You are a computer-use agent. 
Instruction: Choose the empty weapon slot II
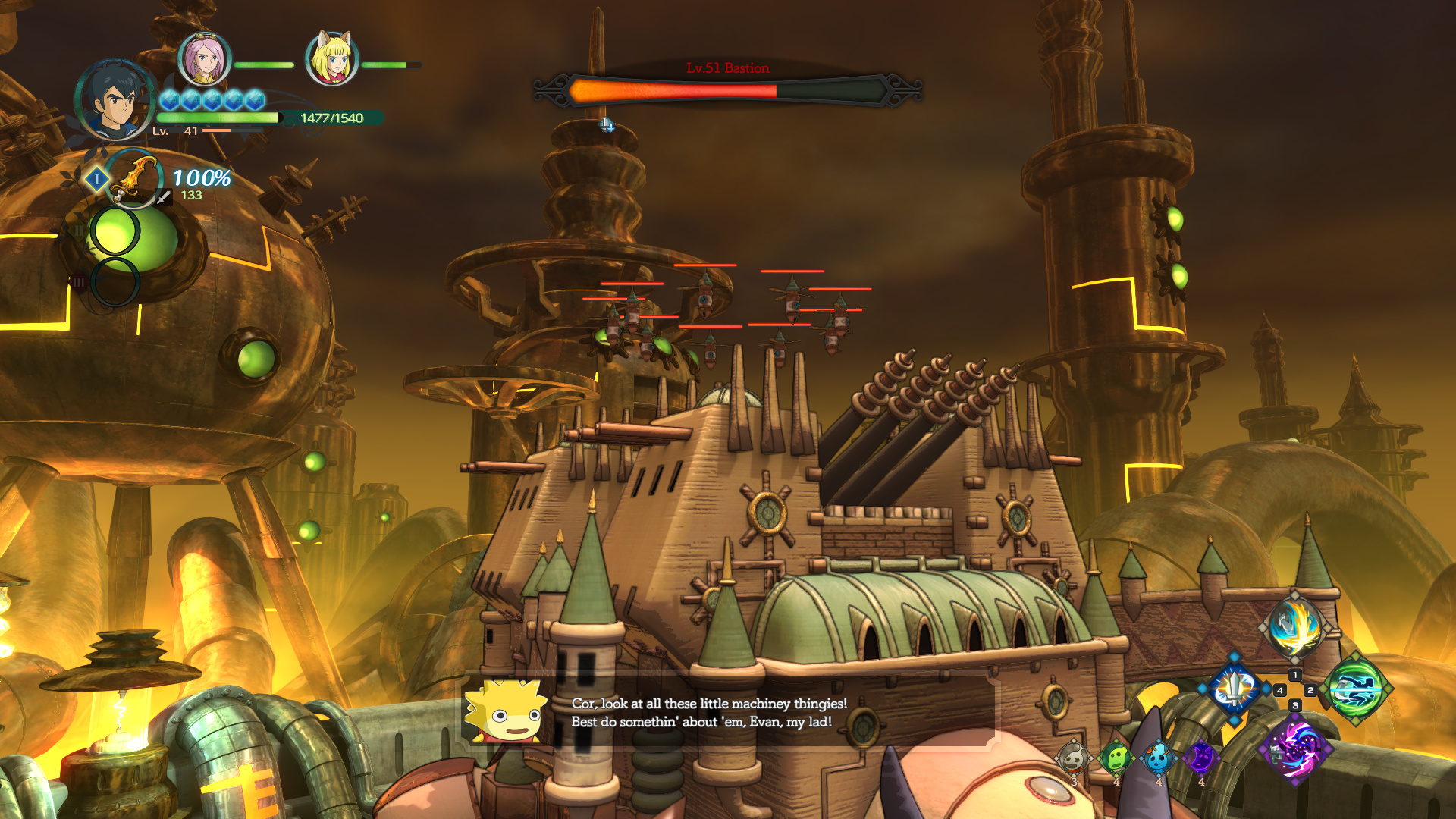pos(115,231)
